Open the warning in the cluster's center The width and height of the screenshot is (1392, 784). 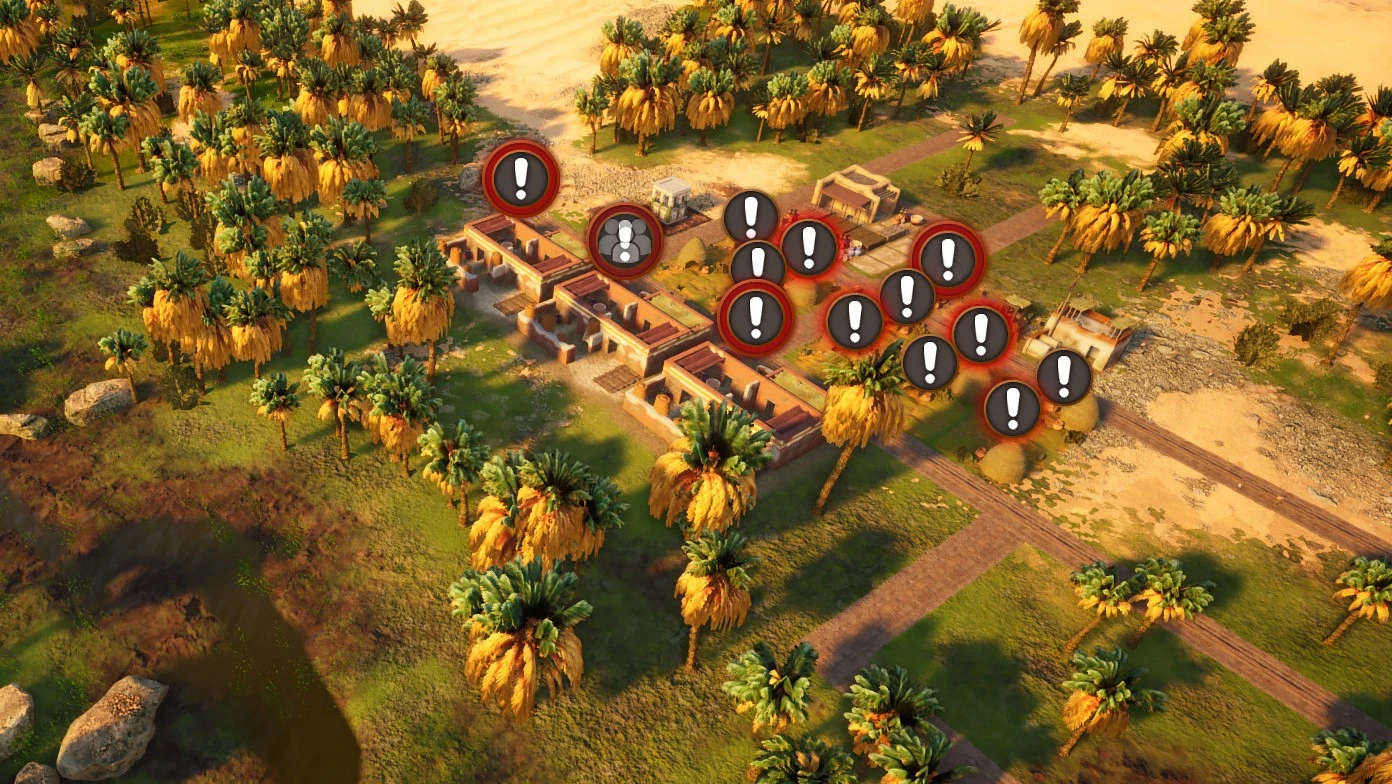[907, 293]
